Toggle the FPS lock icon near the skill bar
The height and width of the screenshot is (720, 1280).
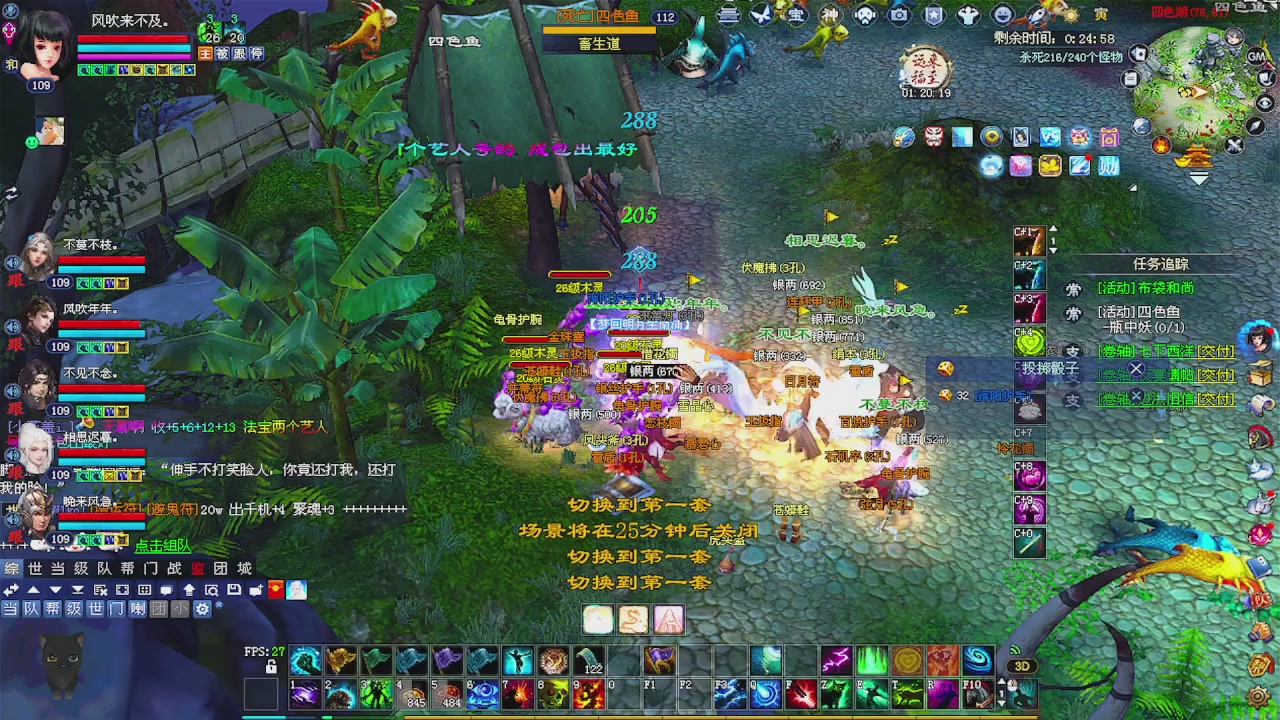[270, 665]
